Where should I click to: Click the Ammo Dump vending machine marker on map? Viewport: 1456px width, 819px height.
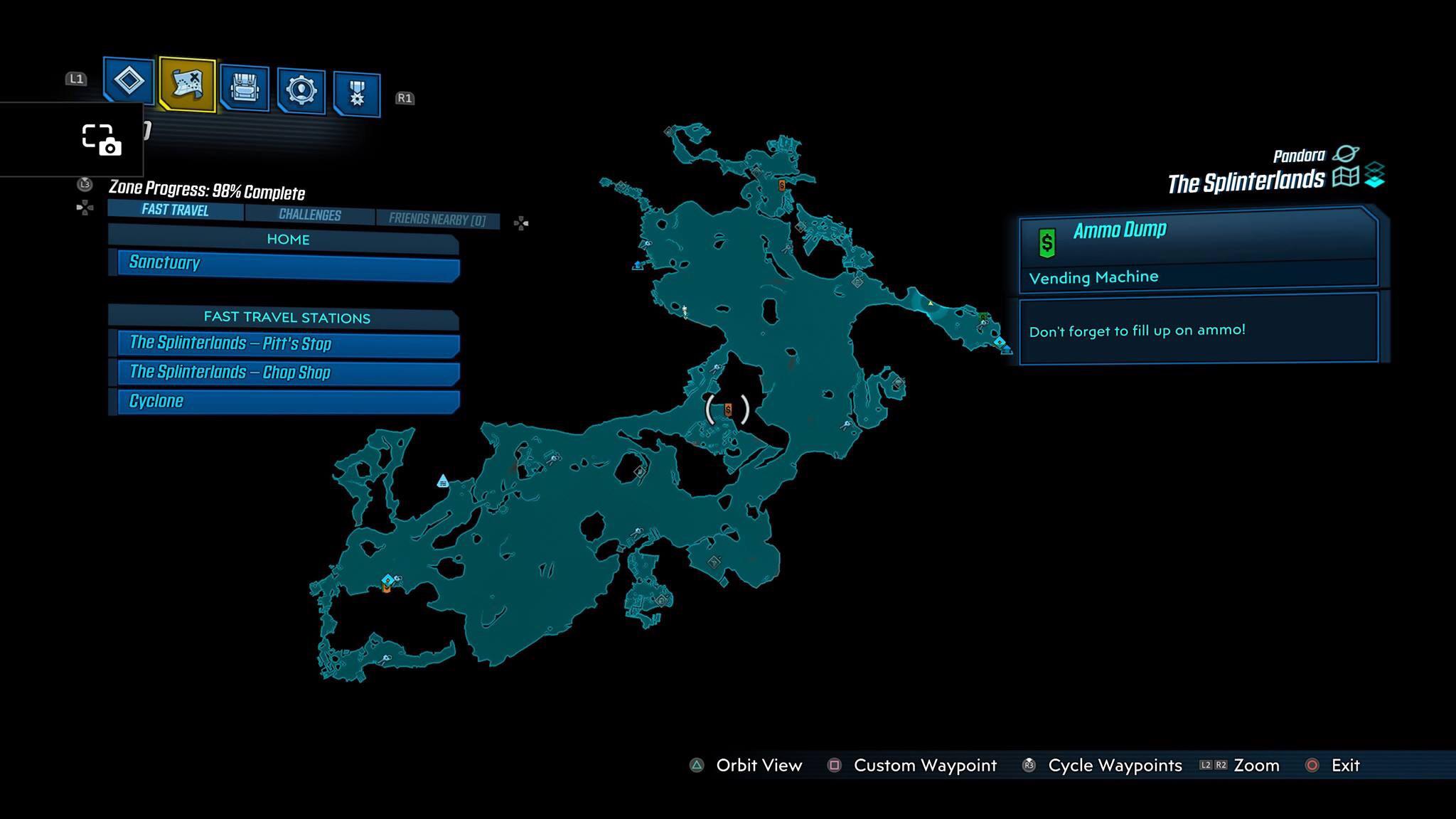tap(727, 409)
